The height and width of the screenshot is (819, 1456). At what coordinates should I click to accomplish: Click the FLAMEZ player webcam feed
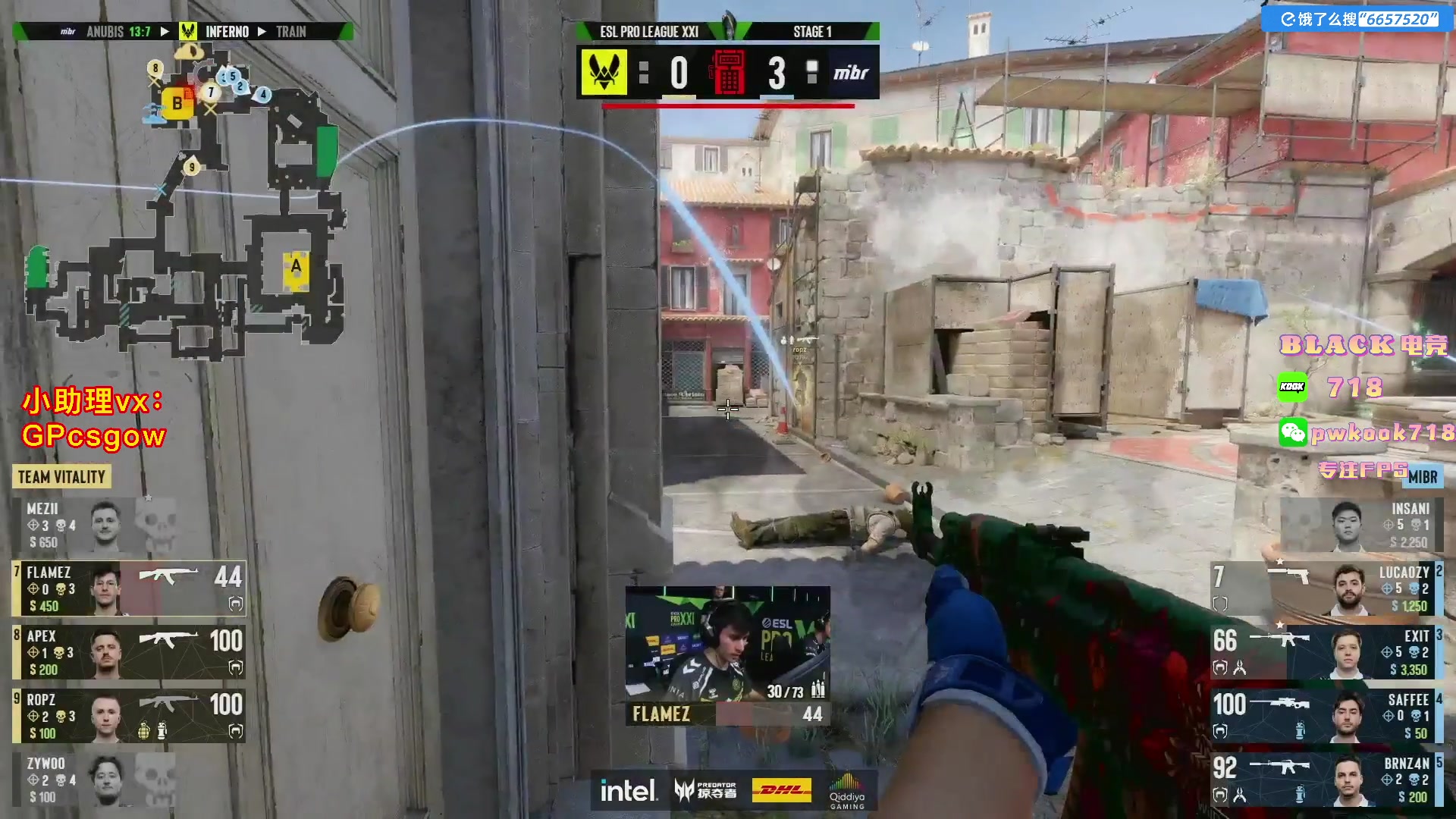(727, 643)
